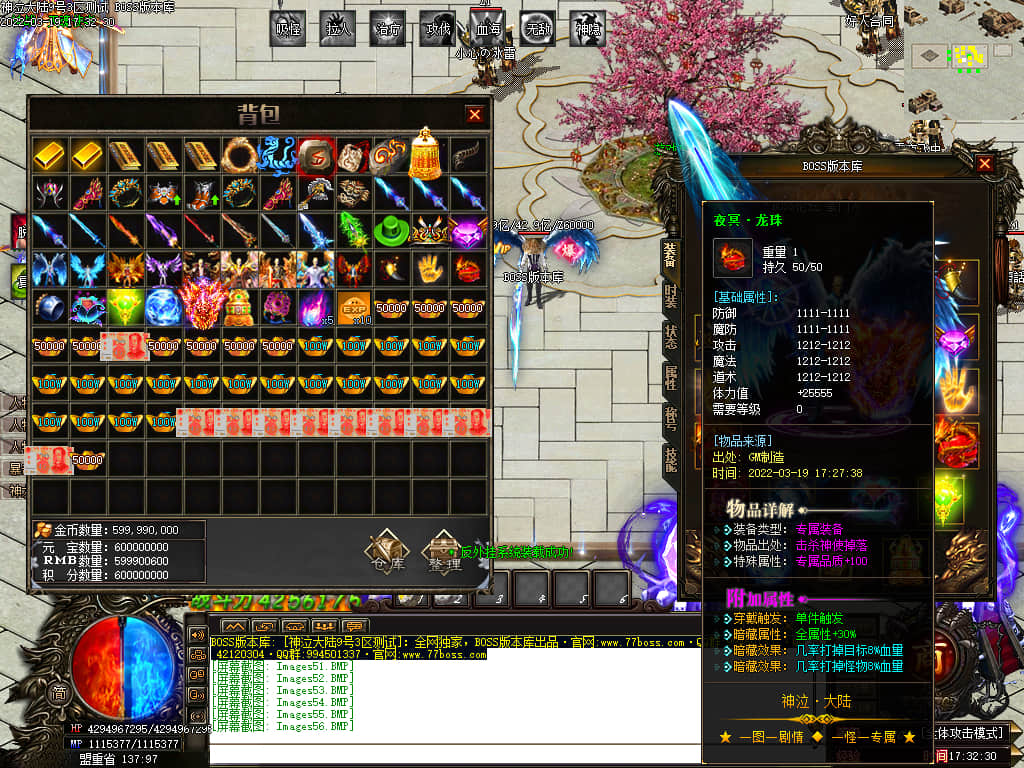Switch to the 时装 fashion tab
The height and width of the screenshot is (768, 1024).
point(670,297)
